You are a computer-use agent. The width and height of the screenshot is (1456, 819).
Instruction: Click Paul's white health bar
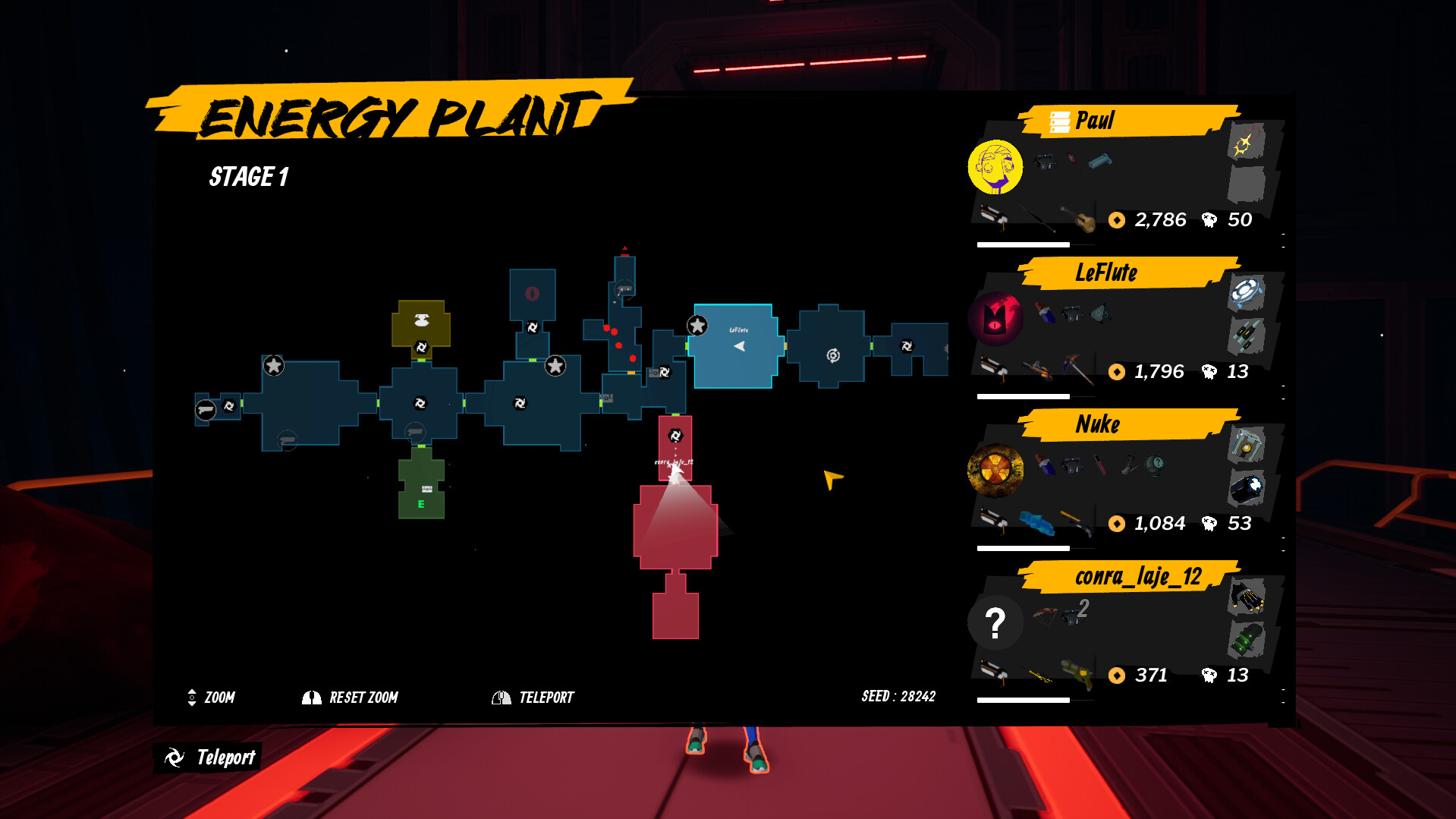pyautogui.click(x=1024, y=244)
